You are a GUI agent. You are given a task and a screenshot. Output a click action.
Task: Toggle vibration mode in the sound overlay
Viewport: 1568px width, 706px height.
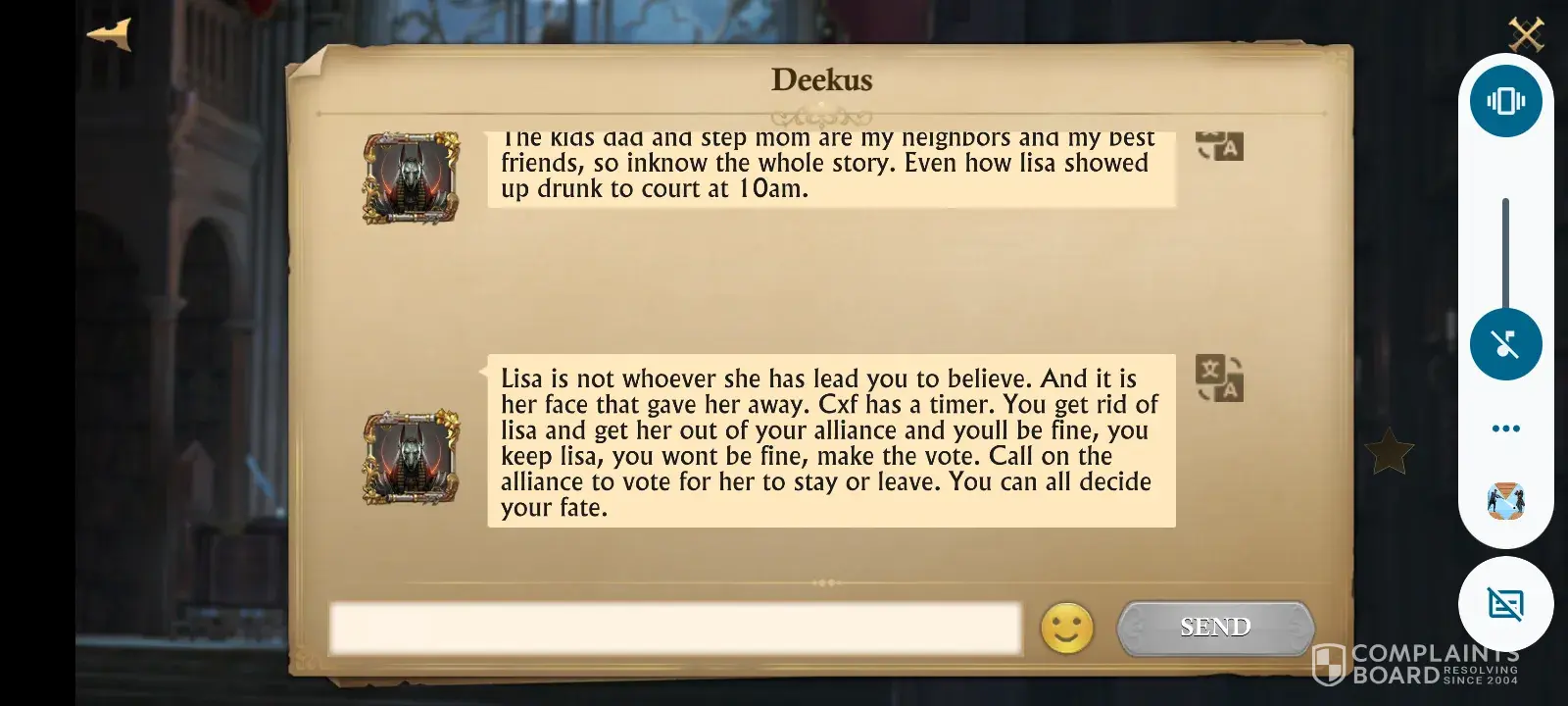[x=1505, y=101]
